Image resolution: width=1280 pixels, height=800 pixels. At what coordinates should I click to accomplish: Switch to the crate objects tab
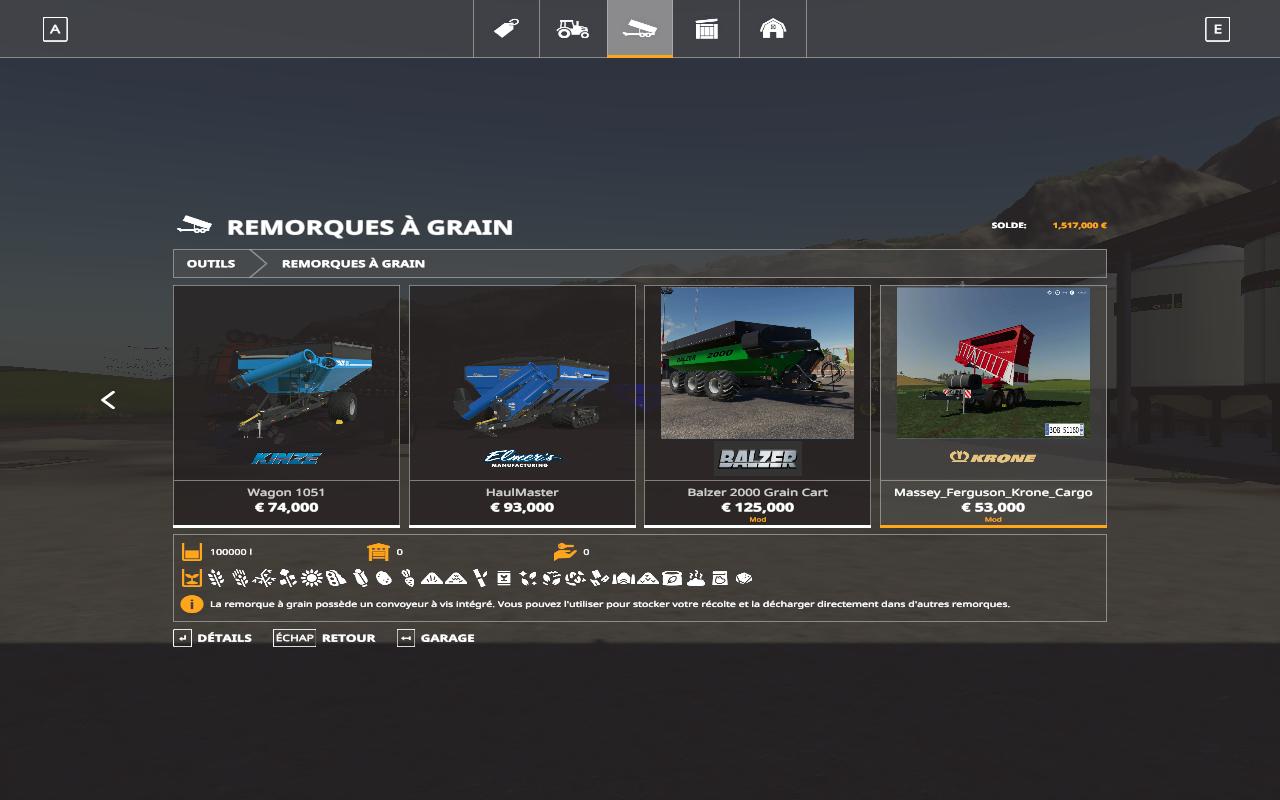tap(706, 29)
